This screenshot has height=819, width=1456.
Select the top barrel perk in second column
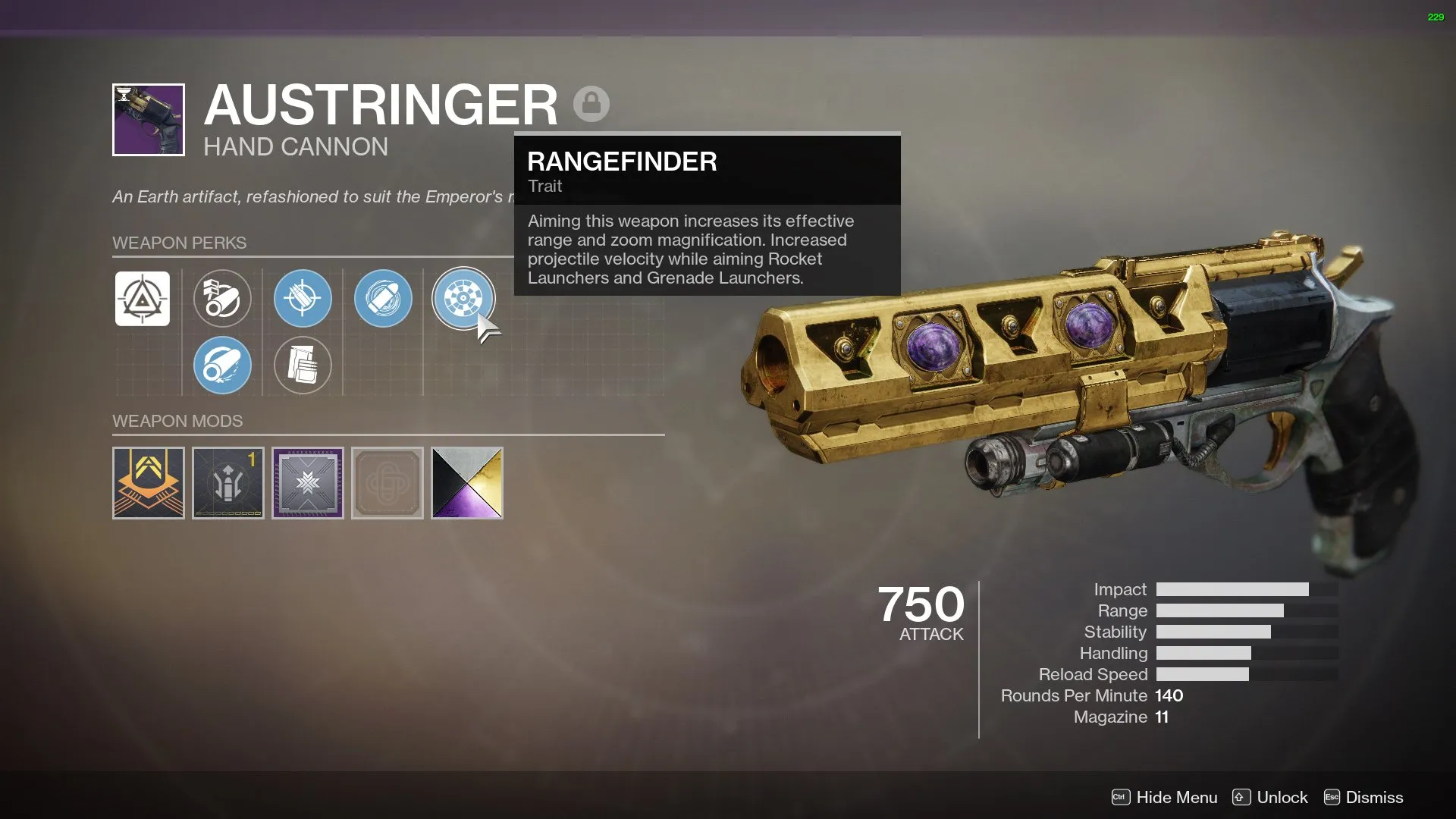point(222,299)
